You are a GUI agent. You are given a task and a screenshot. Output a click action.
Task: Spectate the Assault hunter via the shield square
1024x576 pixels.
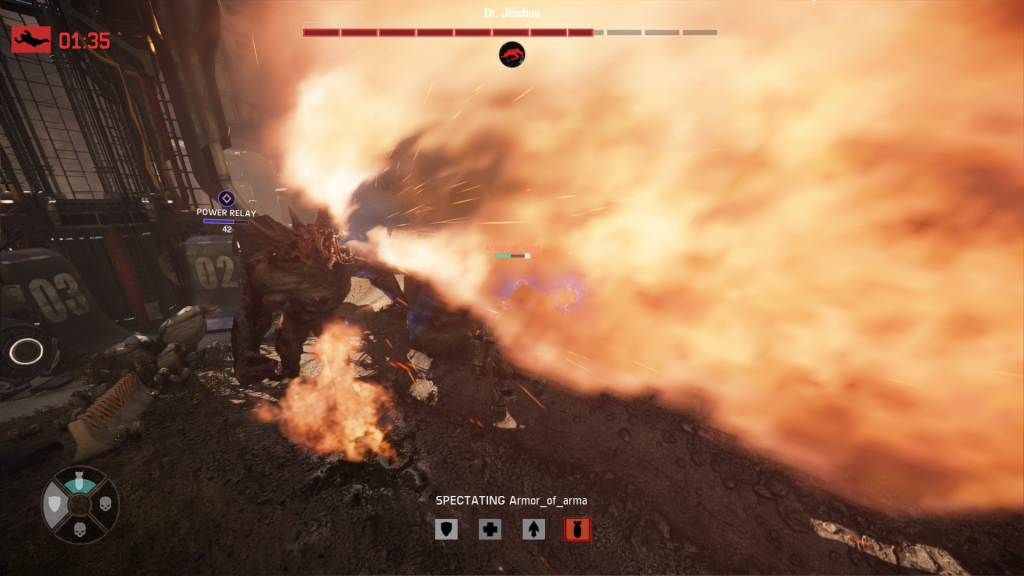446,530
